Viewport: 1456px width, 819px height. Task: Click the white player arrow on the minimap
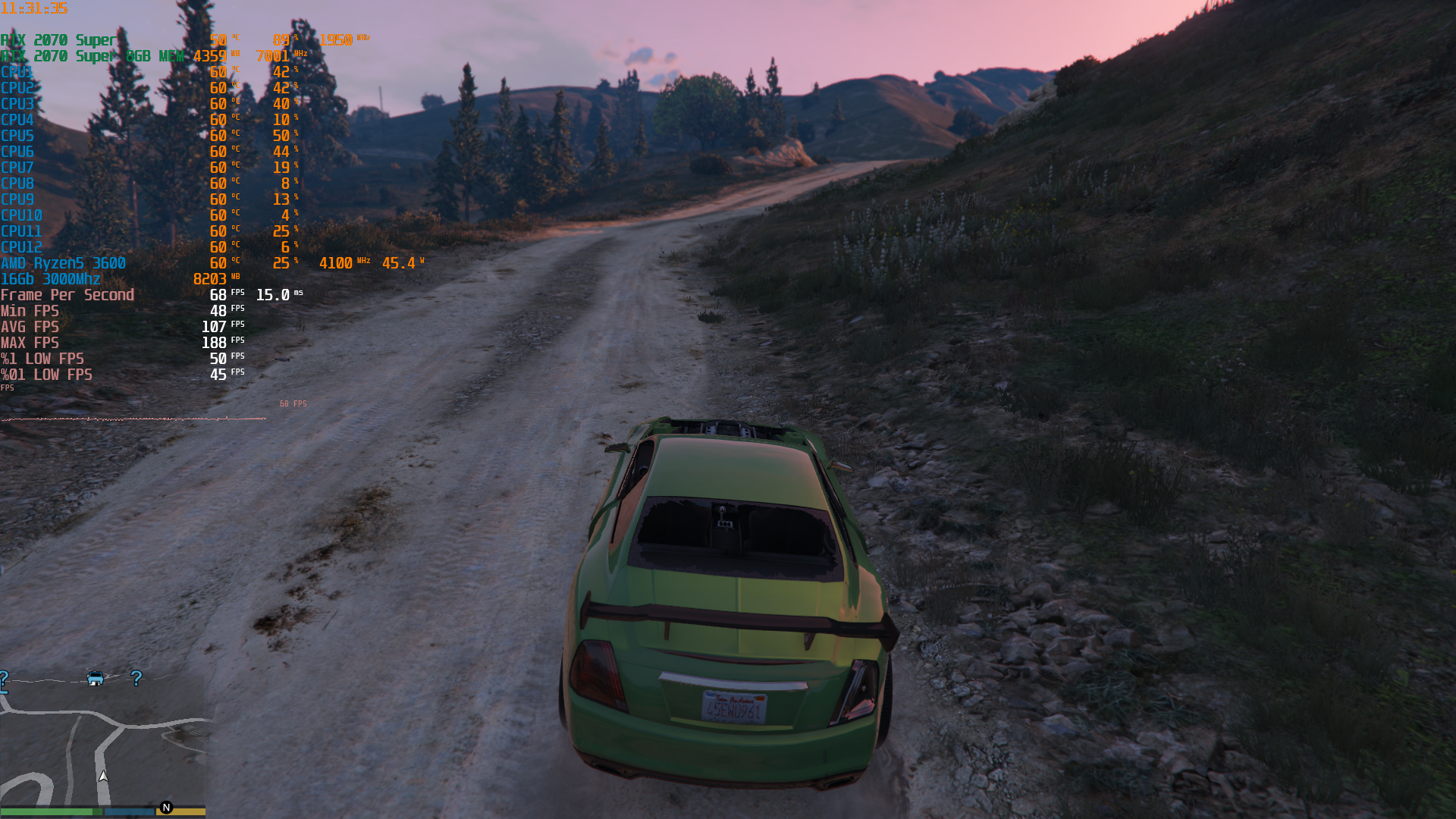click(103, 776)
